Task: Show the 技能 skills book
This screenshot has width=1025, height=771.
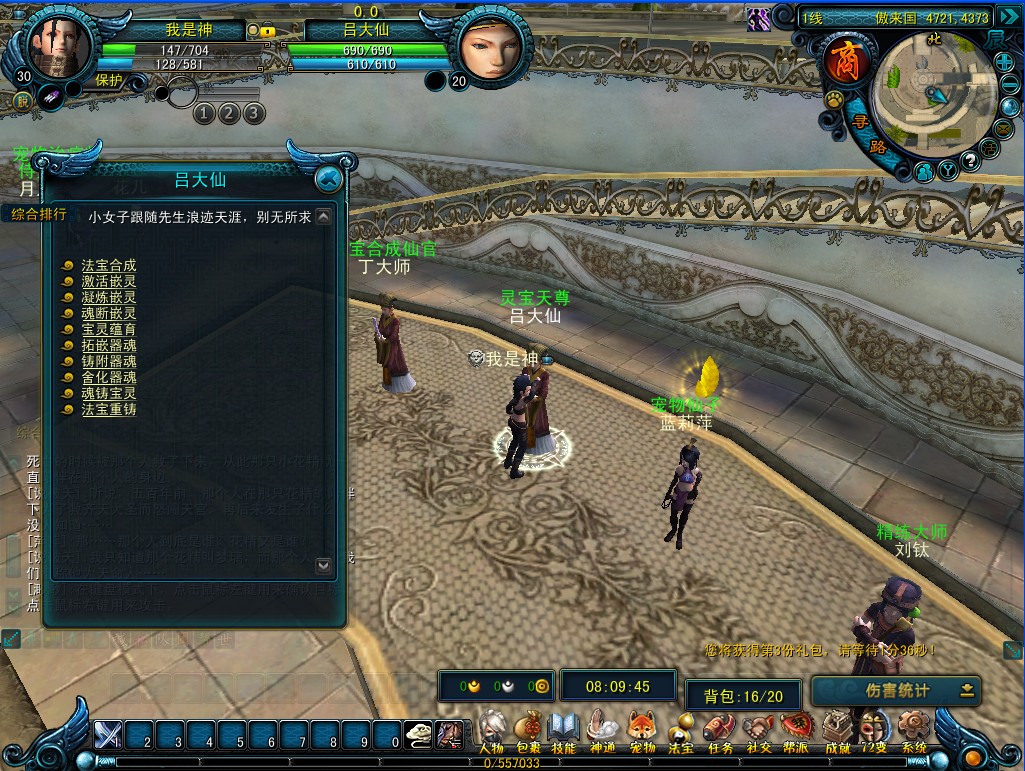Action: pos(564,731)
